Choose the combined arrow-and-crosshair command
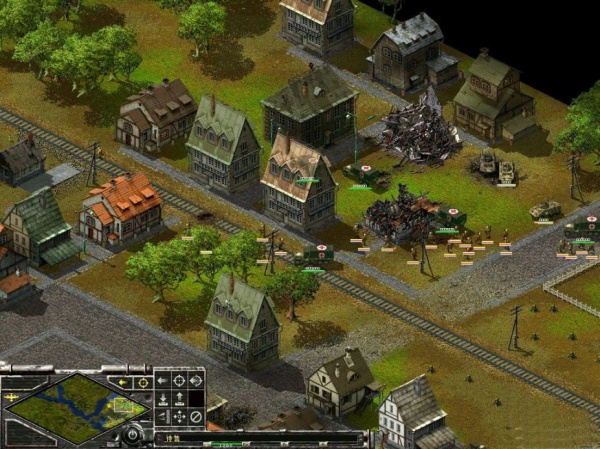600x449 pixels. tap(195, 381)
